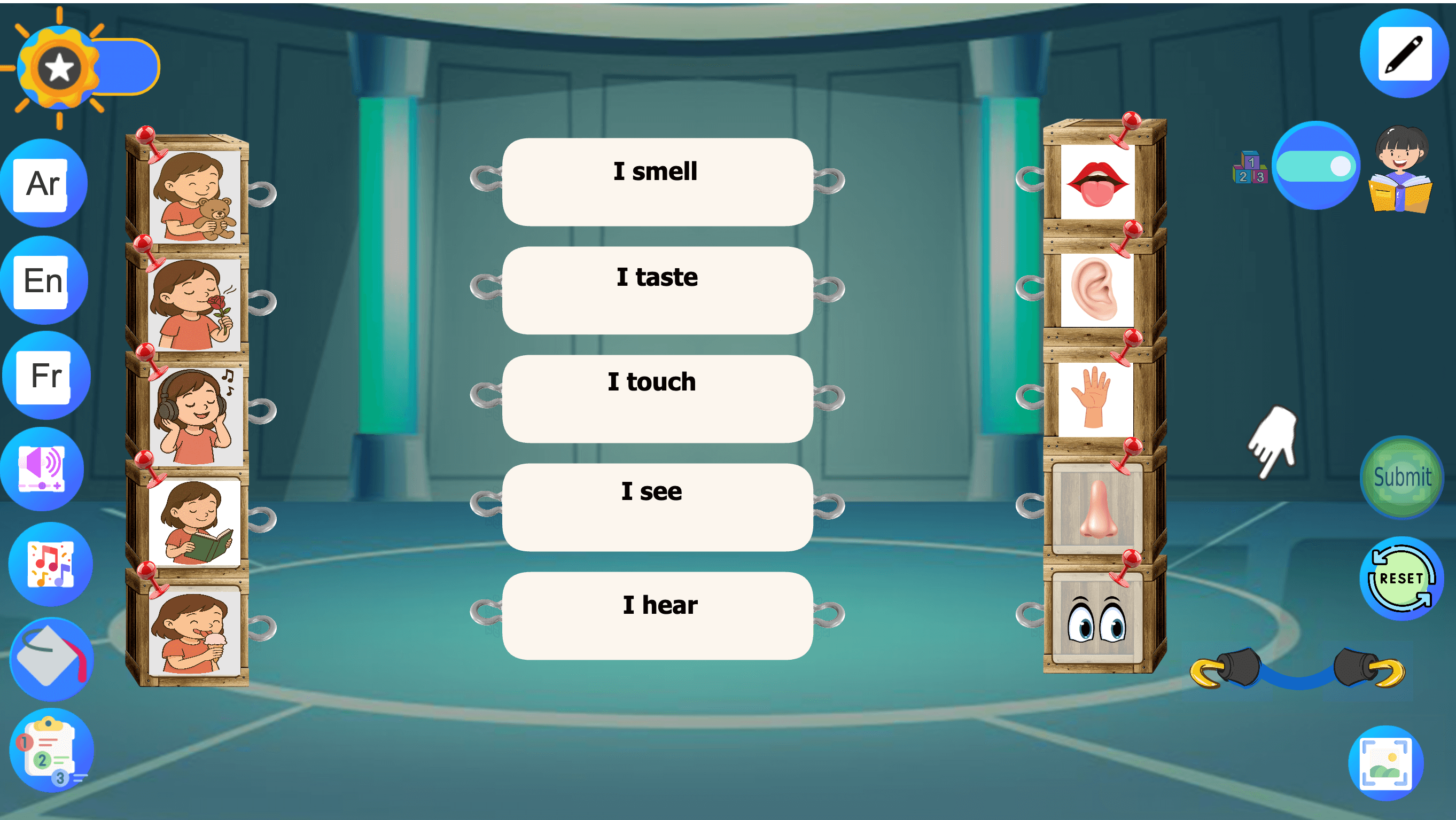Select the En language option
The height and width of the screenshot is (820, 1456).
pos(45,279)
